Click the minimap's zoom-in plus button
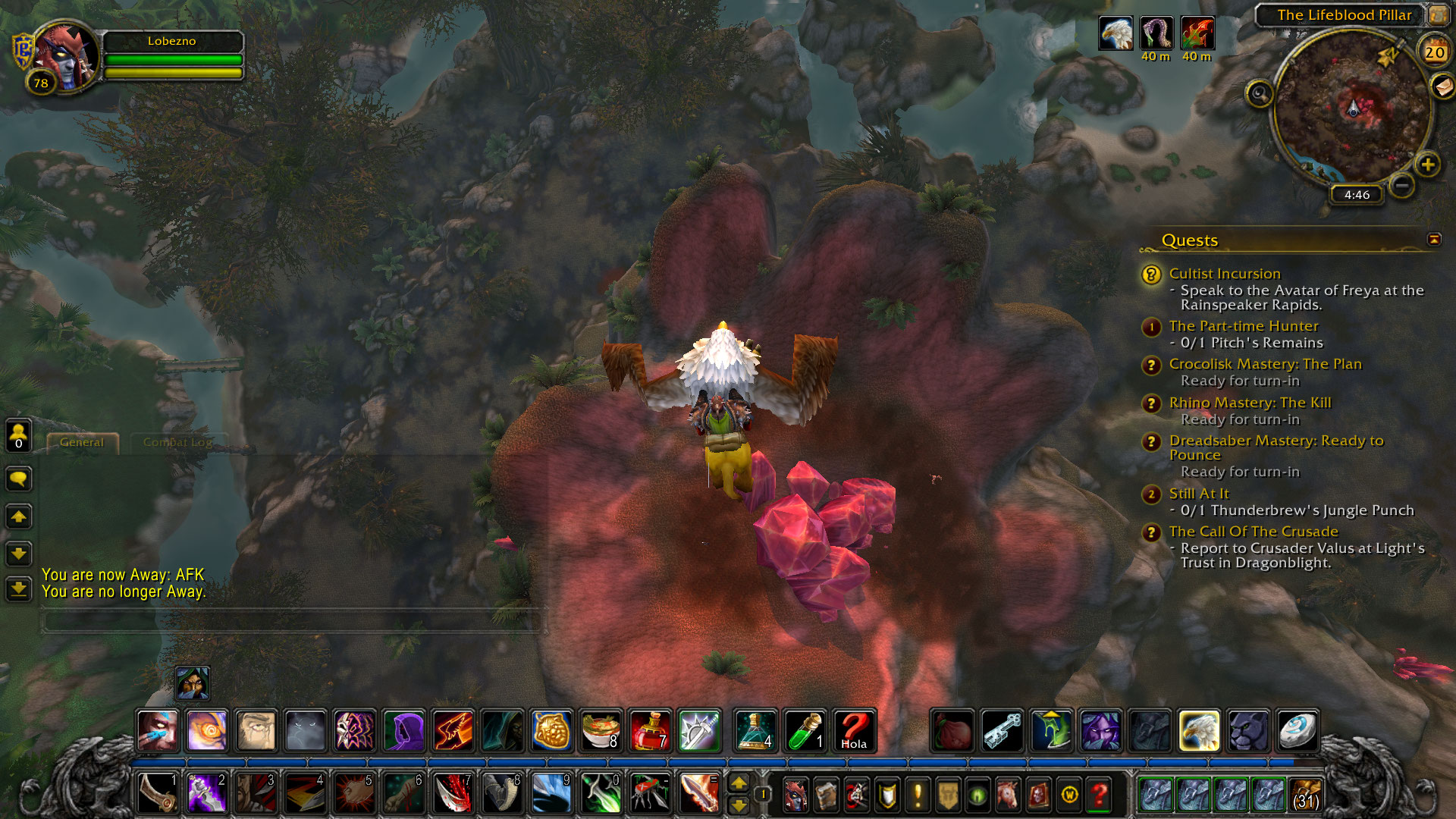1456x819 pixels. (x=1427, y=165)
